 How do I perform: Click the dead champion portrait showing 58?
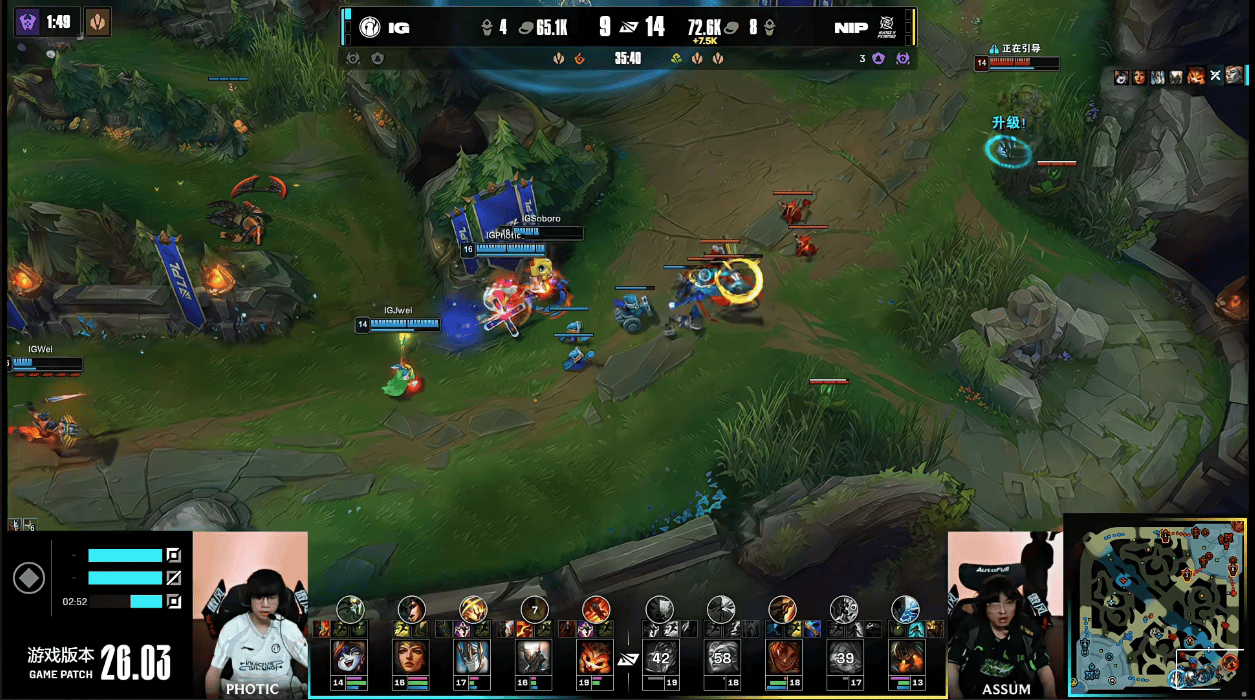[721, 658]
